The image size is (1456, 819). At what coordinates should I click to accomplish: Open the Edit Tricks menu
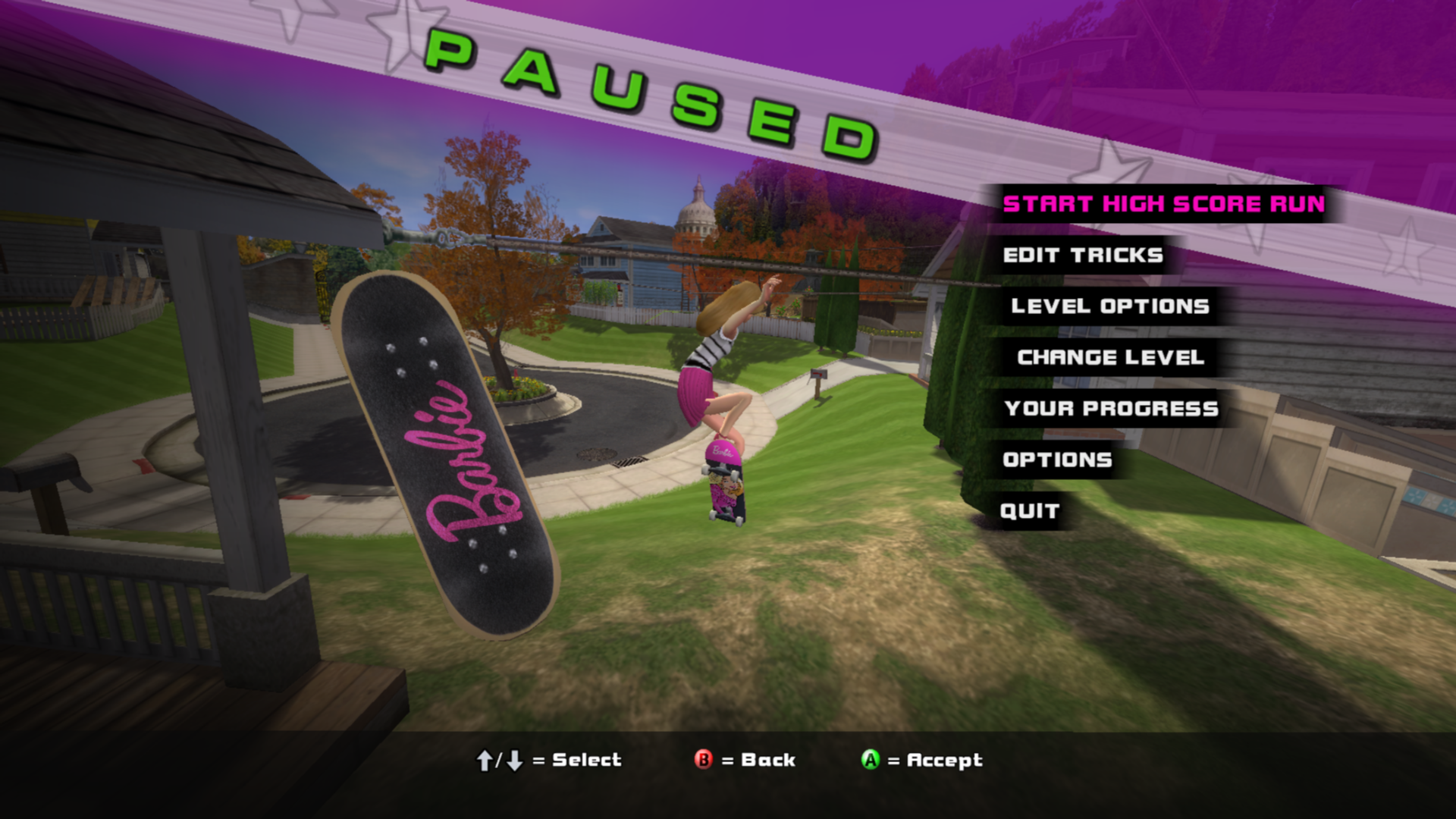tap(1082, 256)
